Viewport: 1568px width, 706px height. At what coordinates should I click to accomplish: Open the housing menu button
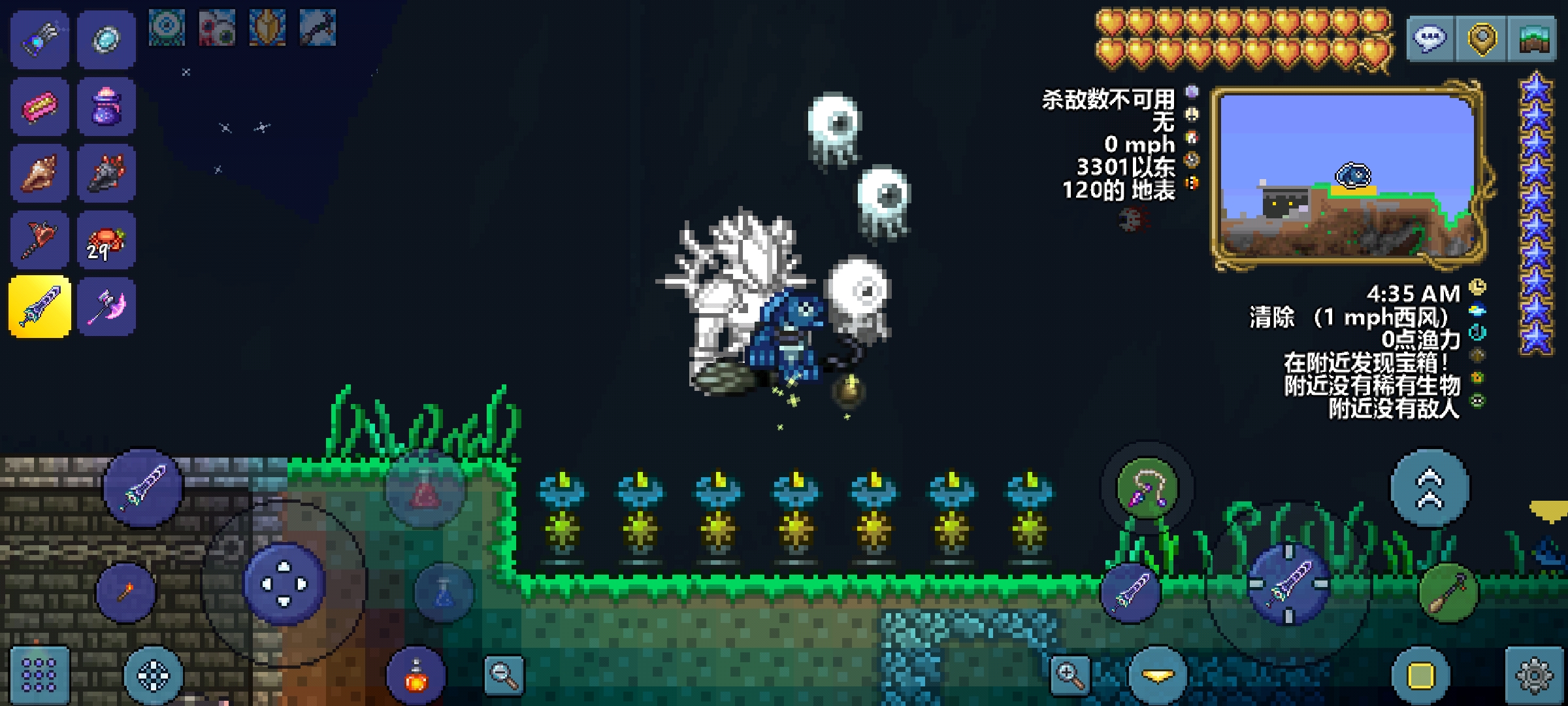click(1534, 39)
